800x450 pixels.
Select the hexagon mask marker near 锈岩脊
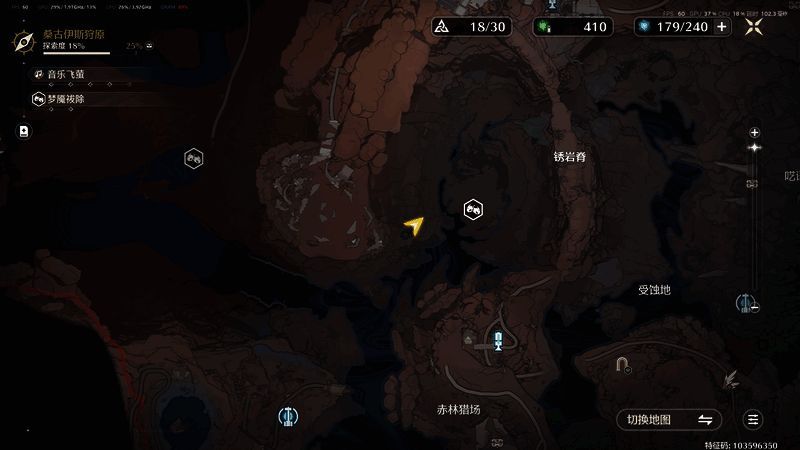point(473,209)
